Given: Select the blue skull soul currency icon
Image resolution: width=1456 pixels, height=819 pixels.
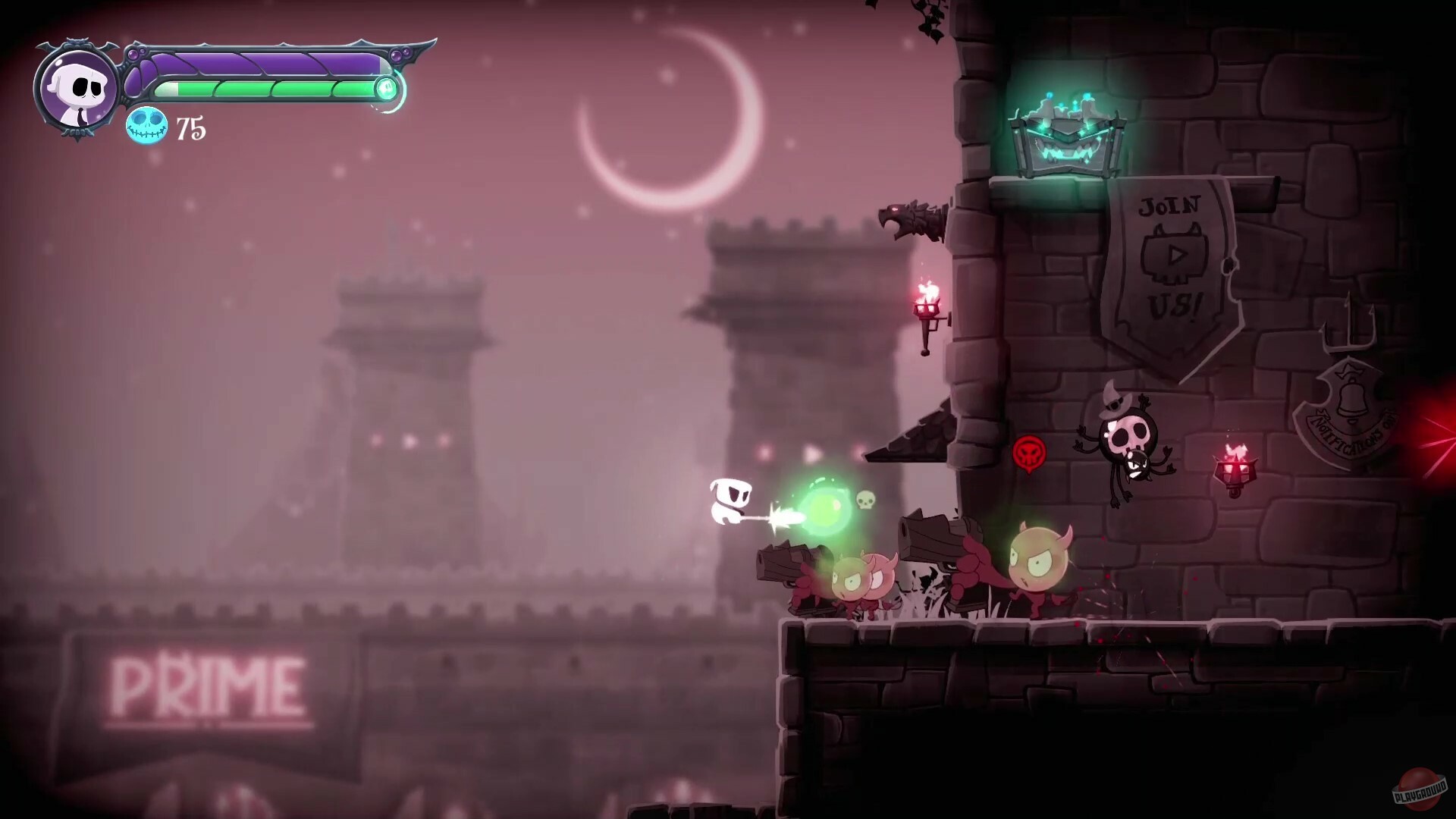Looking at the screenshot, I should click(x=146, y=127).
